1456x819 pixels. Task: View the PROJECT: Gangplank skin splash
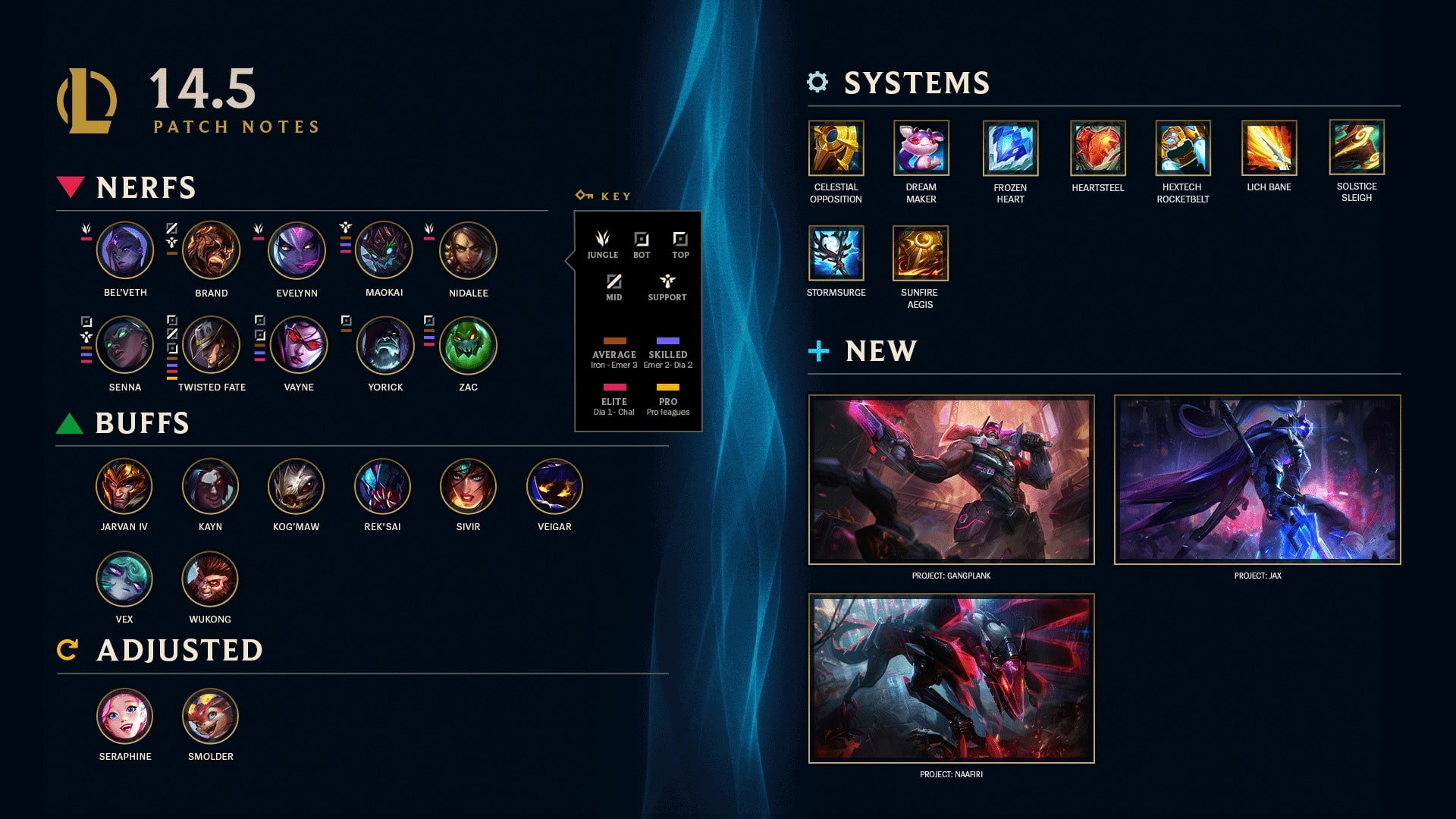pyautogui.click(x=951, y=479)
